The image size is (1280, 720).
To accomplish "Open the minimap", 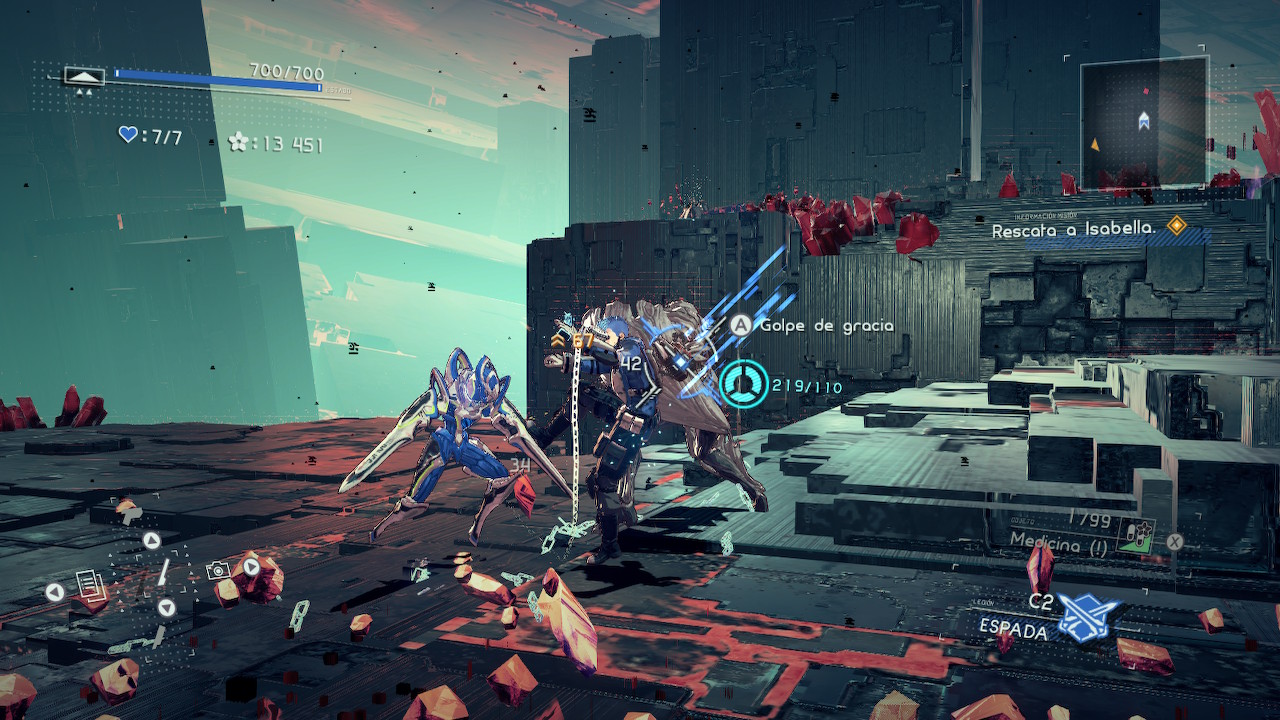I will click(x=1143, y=122).
